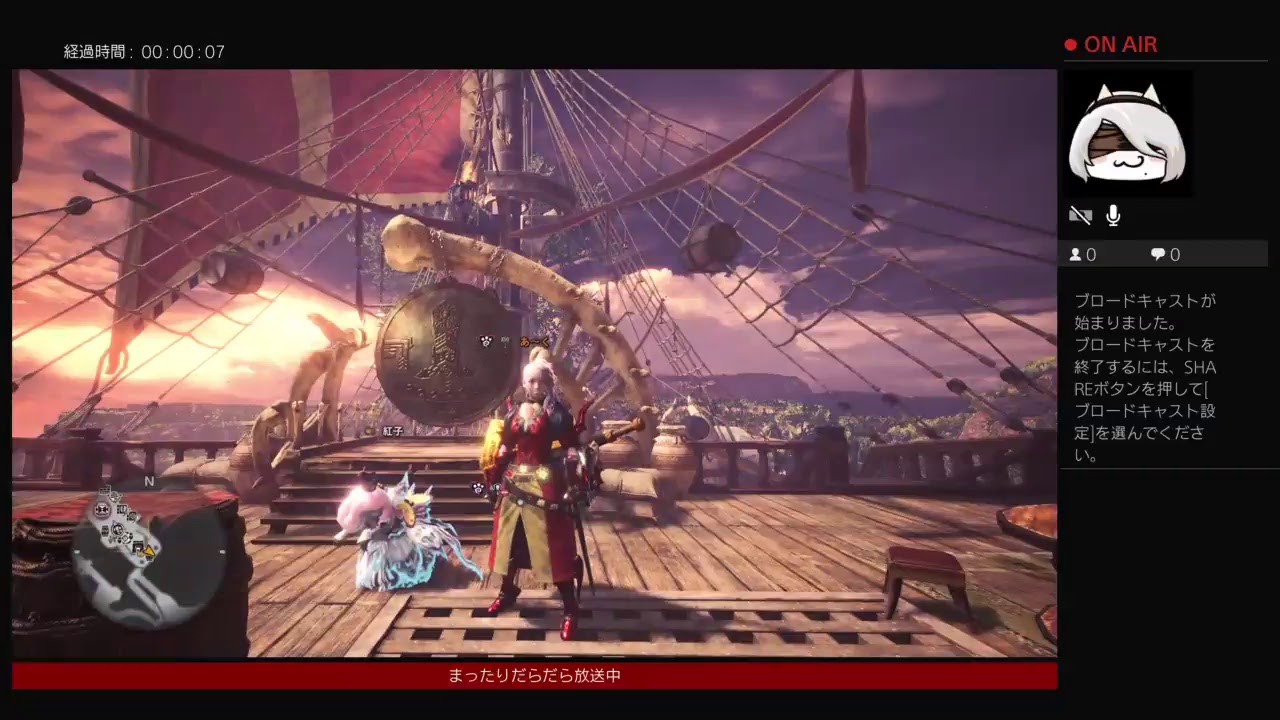Click the viewer count person icon

pos(1075,254)
